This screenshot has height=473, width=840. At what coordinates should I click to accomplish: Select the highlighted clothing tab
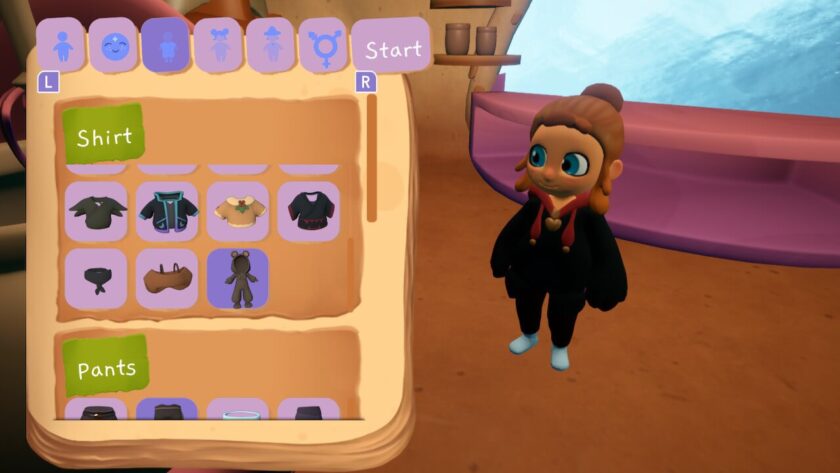pos(165,46)
